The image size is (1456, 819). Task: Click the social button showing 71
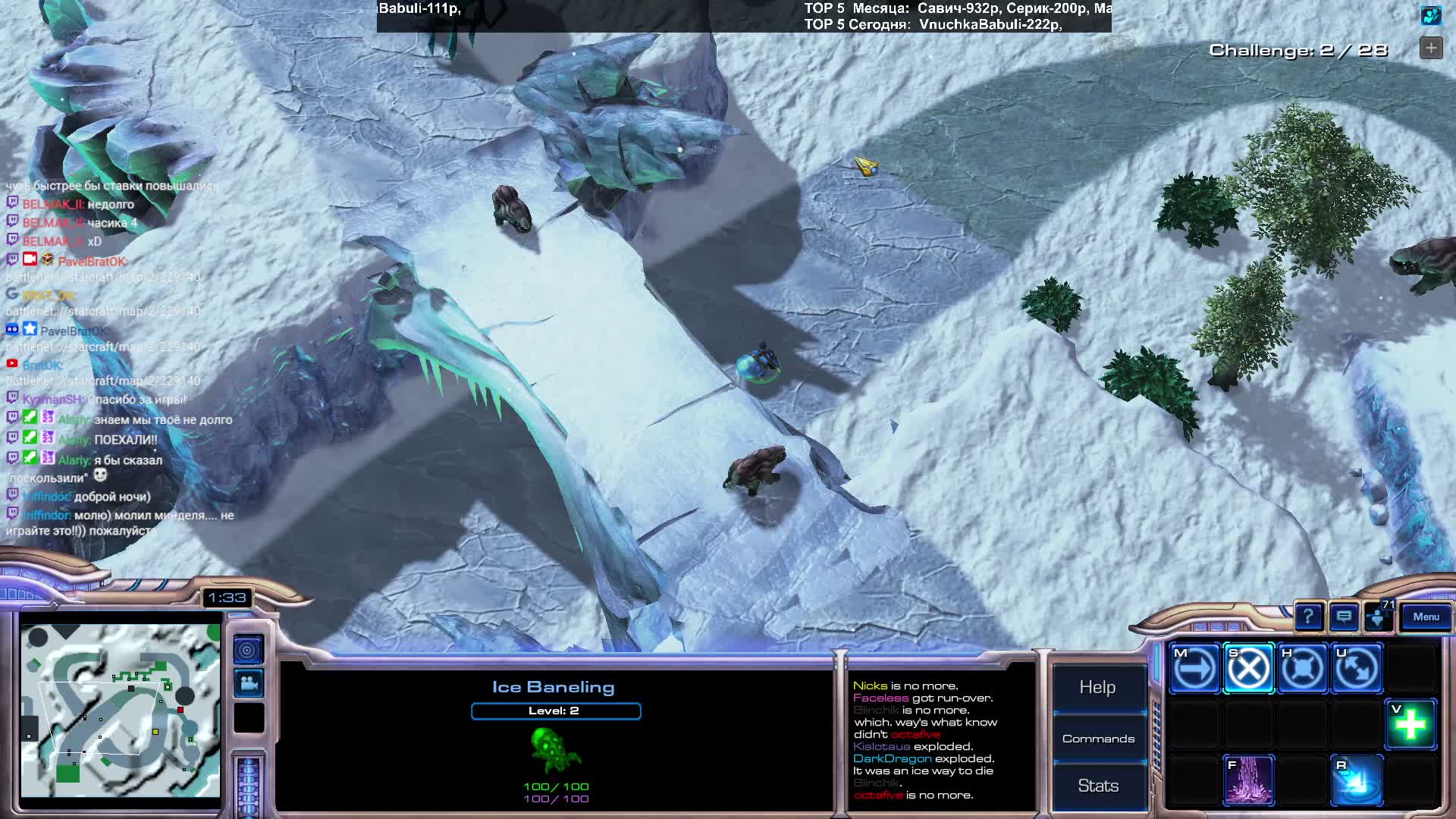(x=1378, y=617)
